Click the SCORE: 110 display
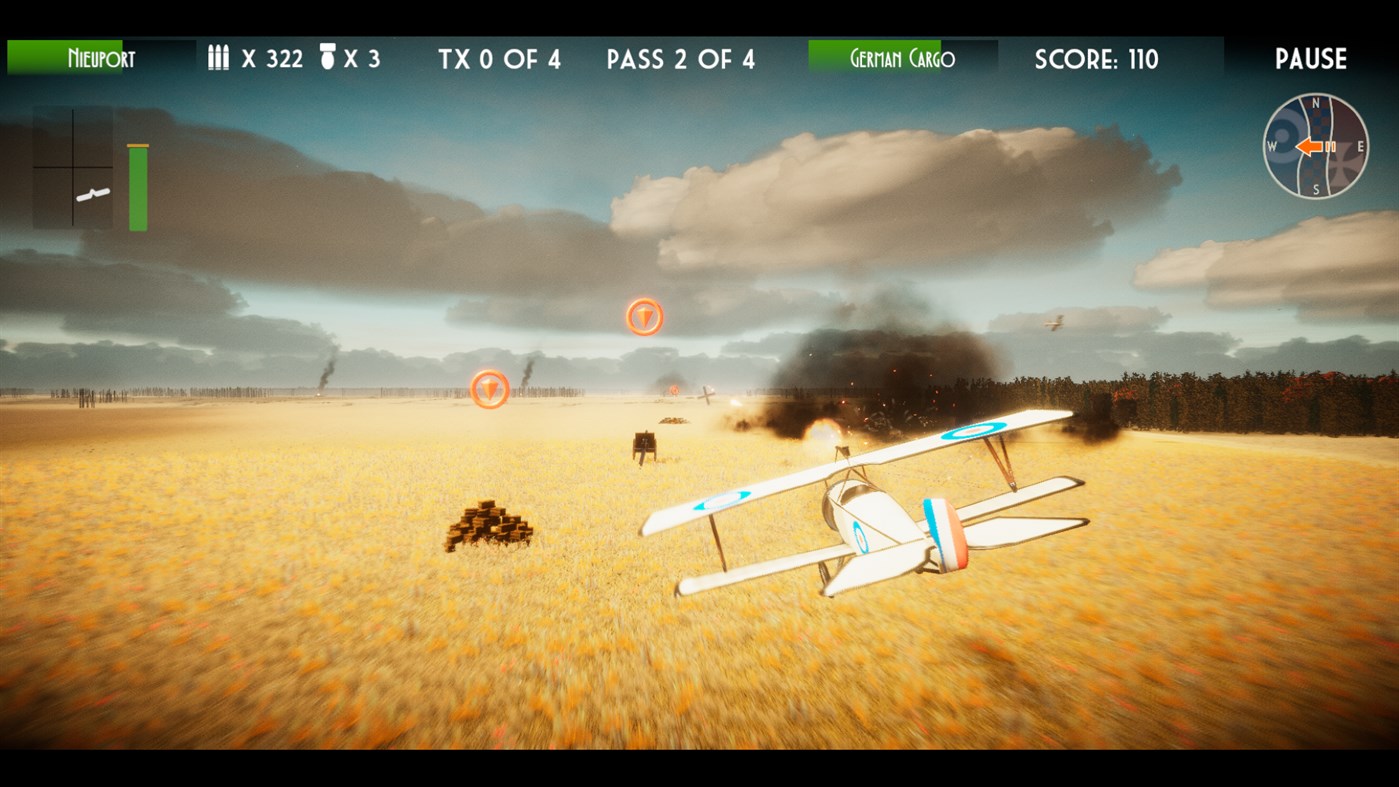This screenshot has height=787, width=1399. (1095, 59)
